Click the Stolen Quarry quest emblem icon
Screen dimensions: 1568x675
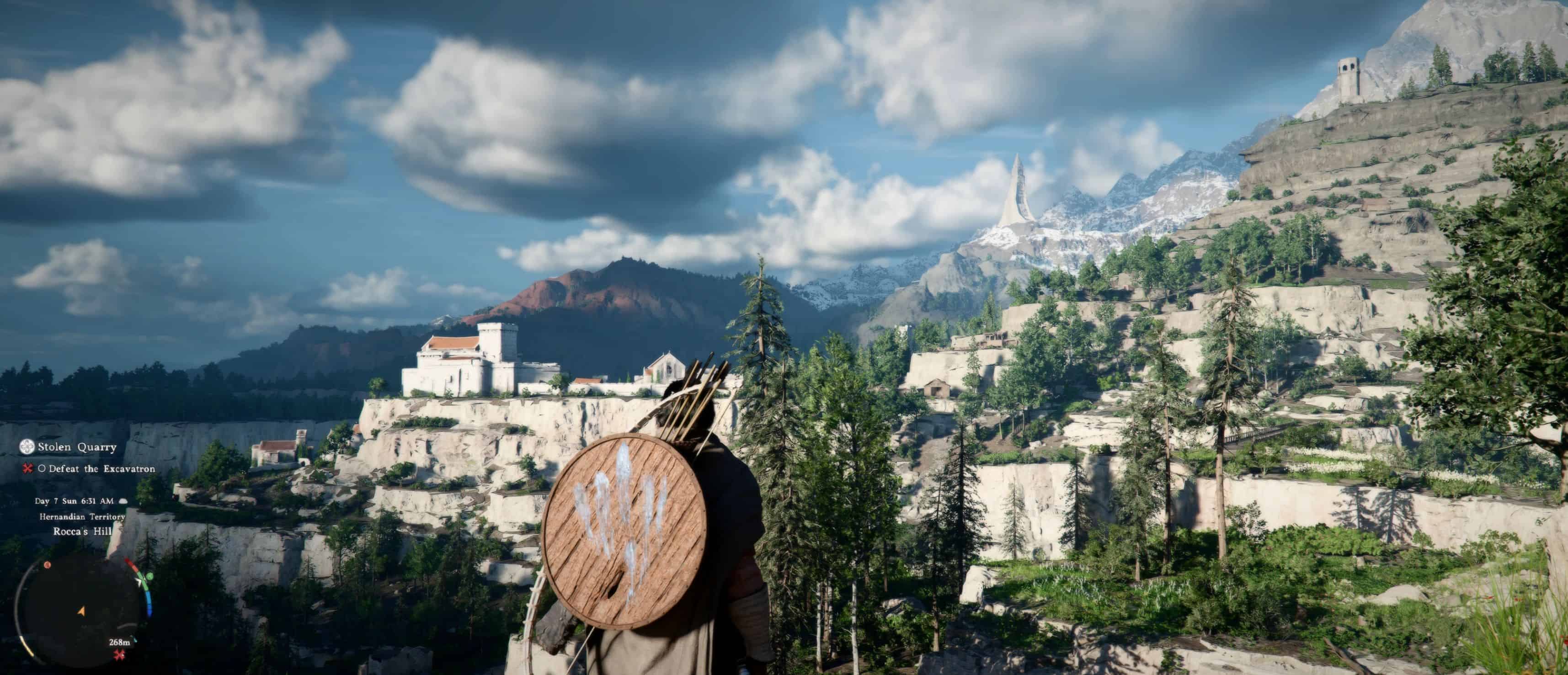tap(27, 447)
